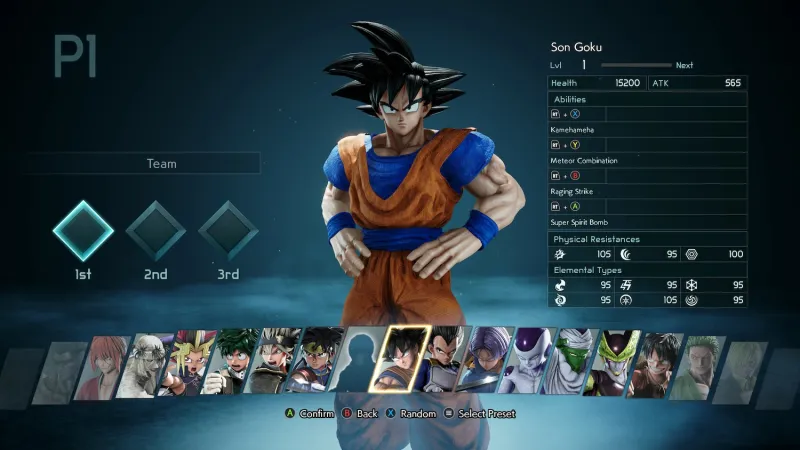Choose the 2nd team slot diamond
800x450 pixels.
[156, 231]
